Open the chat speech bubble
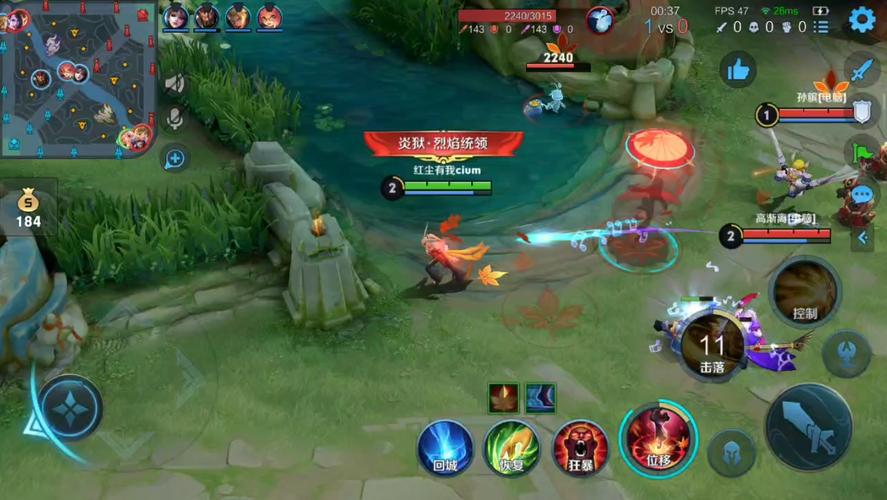Screen dimensions: 887x500 [x=861, y=195]
